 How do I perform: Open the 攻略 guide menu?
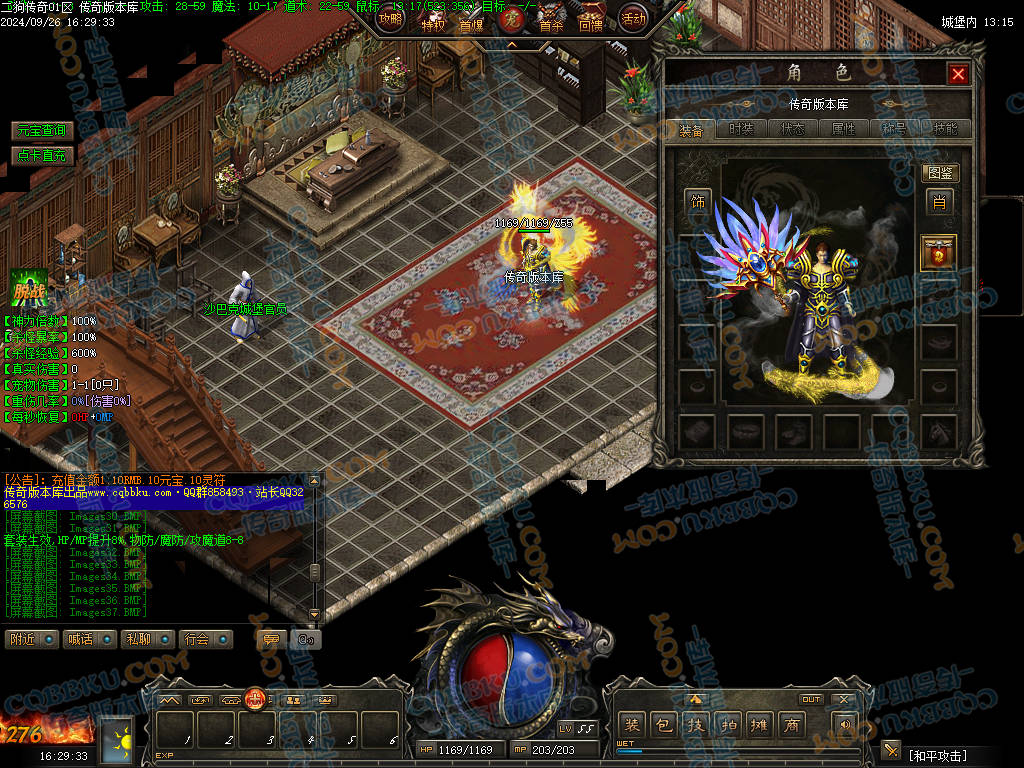point(391,18)
